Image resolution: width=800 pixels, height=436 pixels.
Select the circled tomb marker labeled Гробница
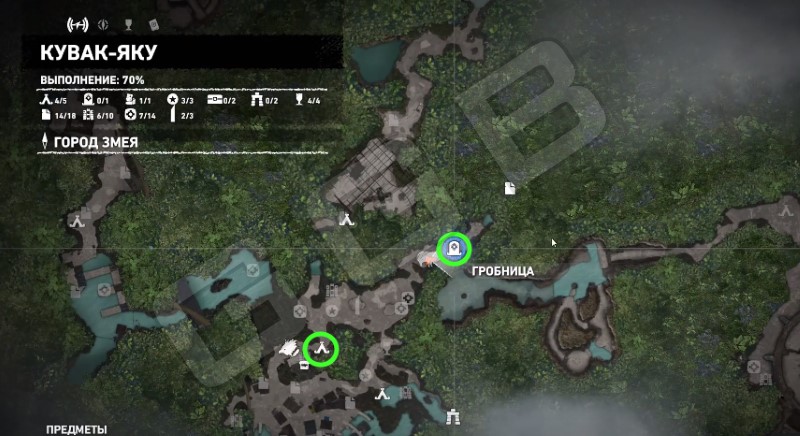coord(454,247)
